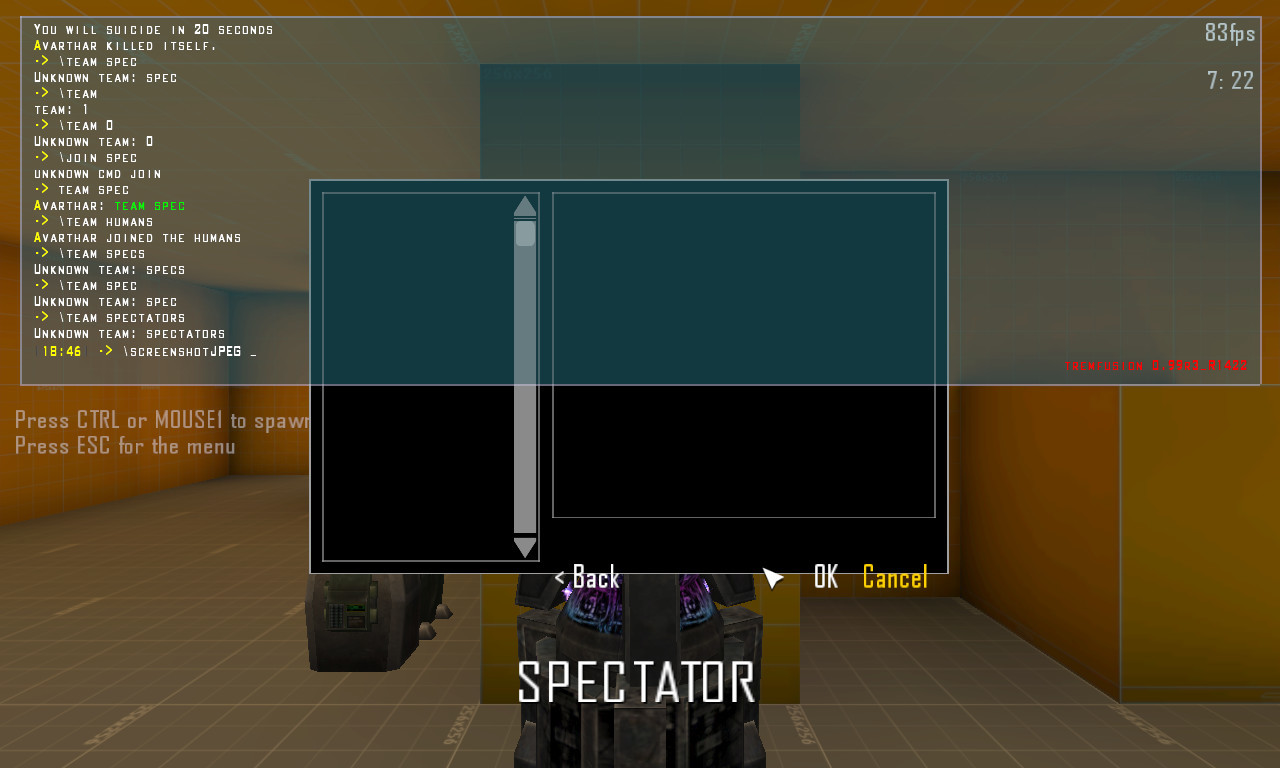Screen dimensions: 1280x768
Task: Confirm the dialog with OK
Action: click(x=825, y=577)
